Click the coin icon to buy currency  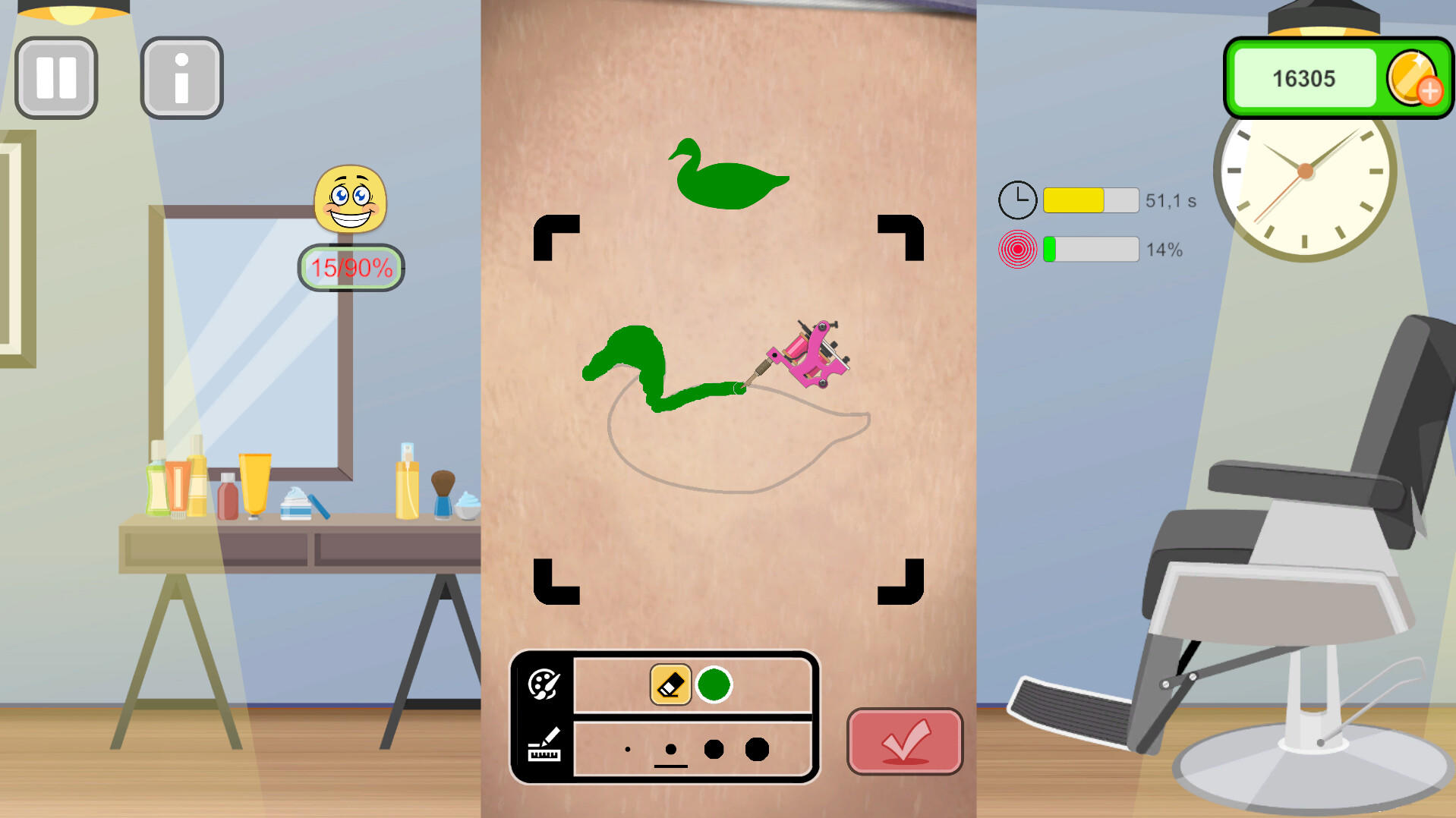1413,79
